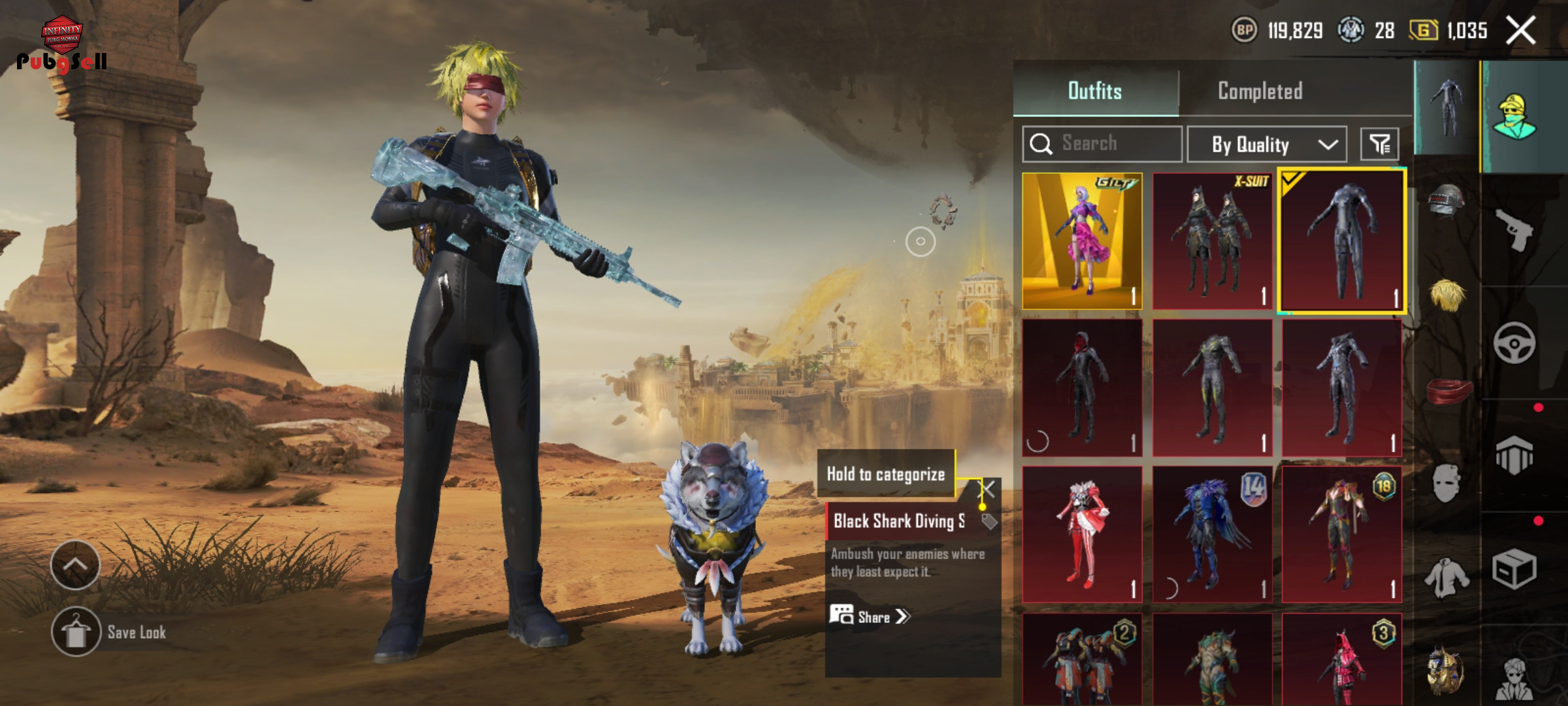Select the Outfits tab
Screen dimensions: 1568x706
click(1095, 91)
